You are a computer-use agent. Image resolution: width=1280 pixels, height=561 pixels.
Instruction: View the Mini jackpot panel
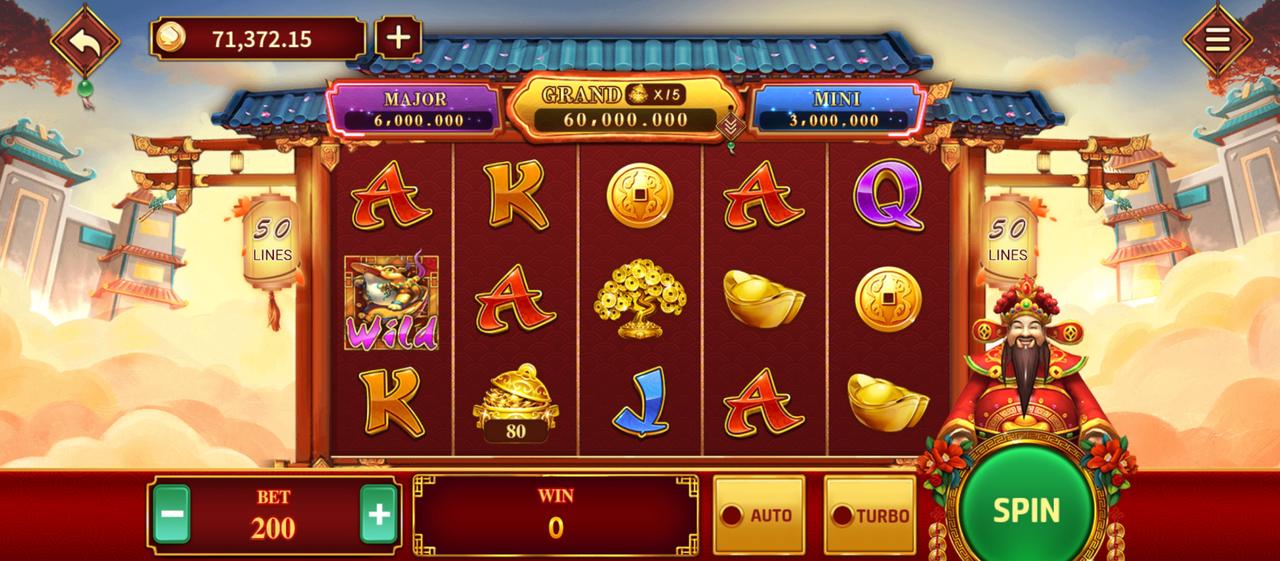836,109
